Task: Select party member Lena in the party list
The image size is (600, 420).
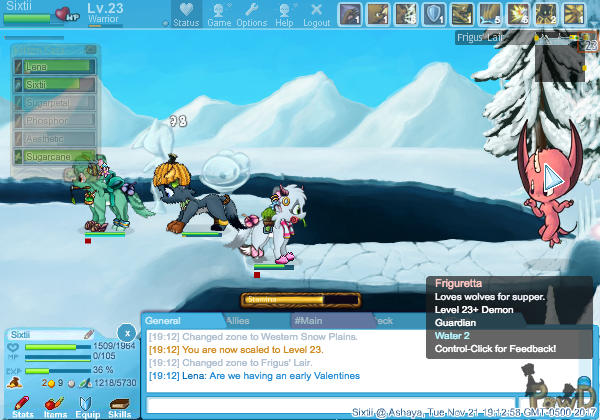Action: point(56,66)
